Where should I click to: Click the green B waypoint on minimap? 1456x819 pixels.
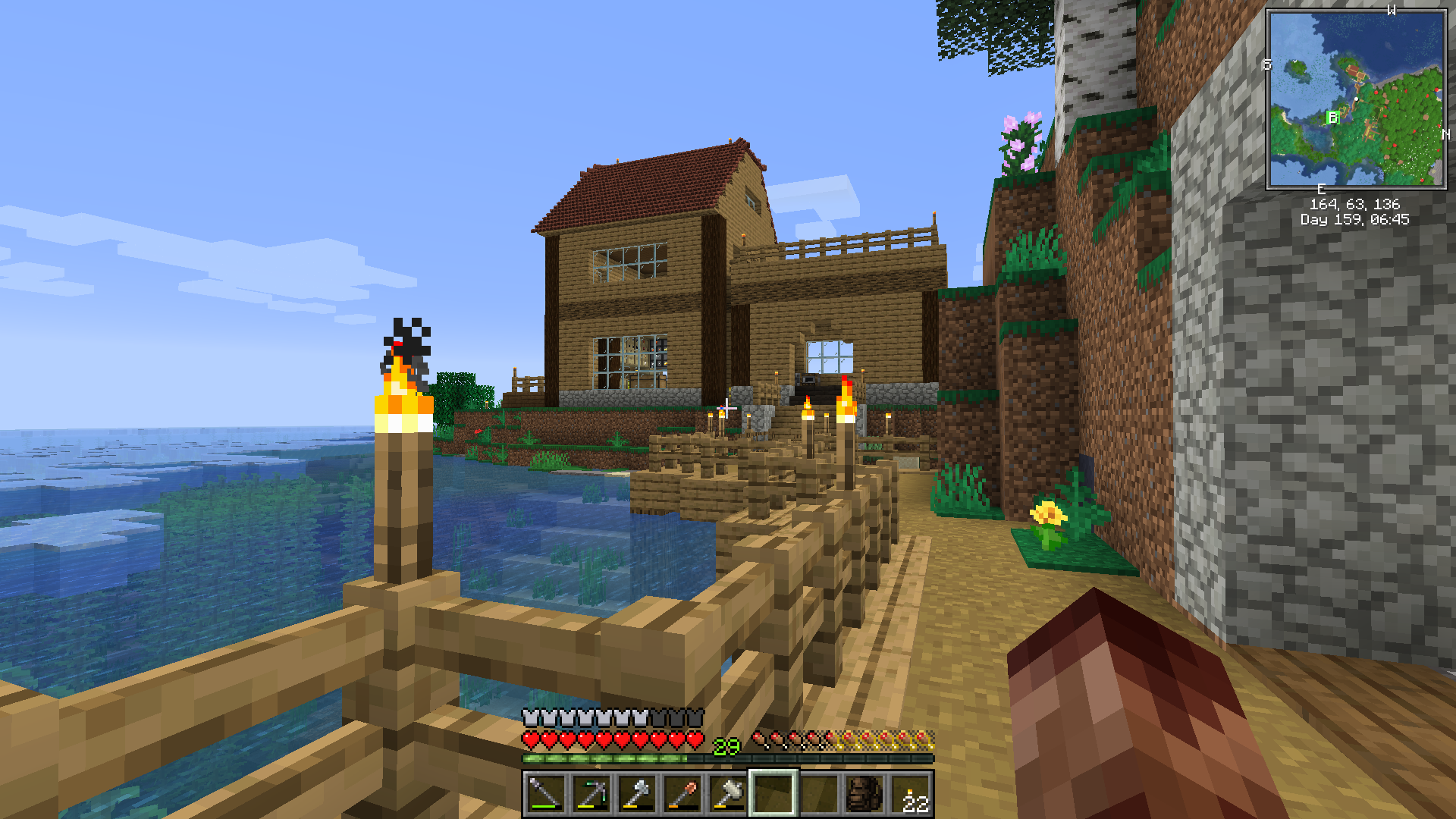point(1332,118)
